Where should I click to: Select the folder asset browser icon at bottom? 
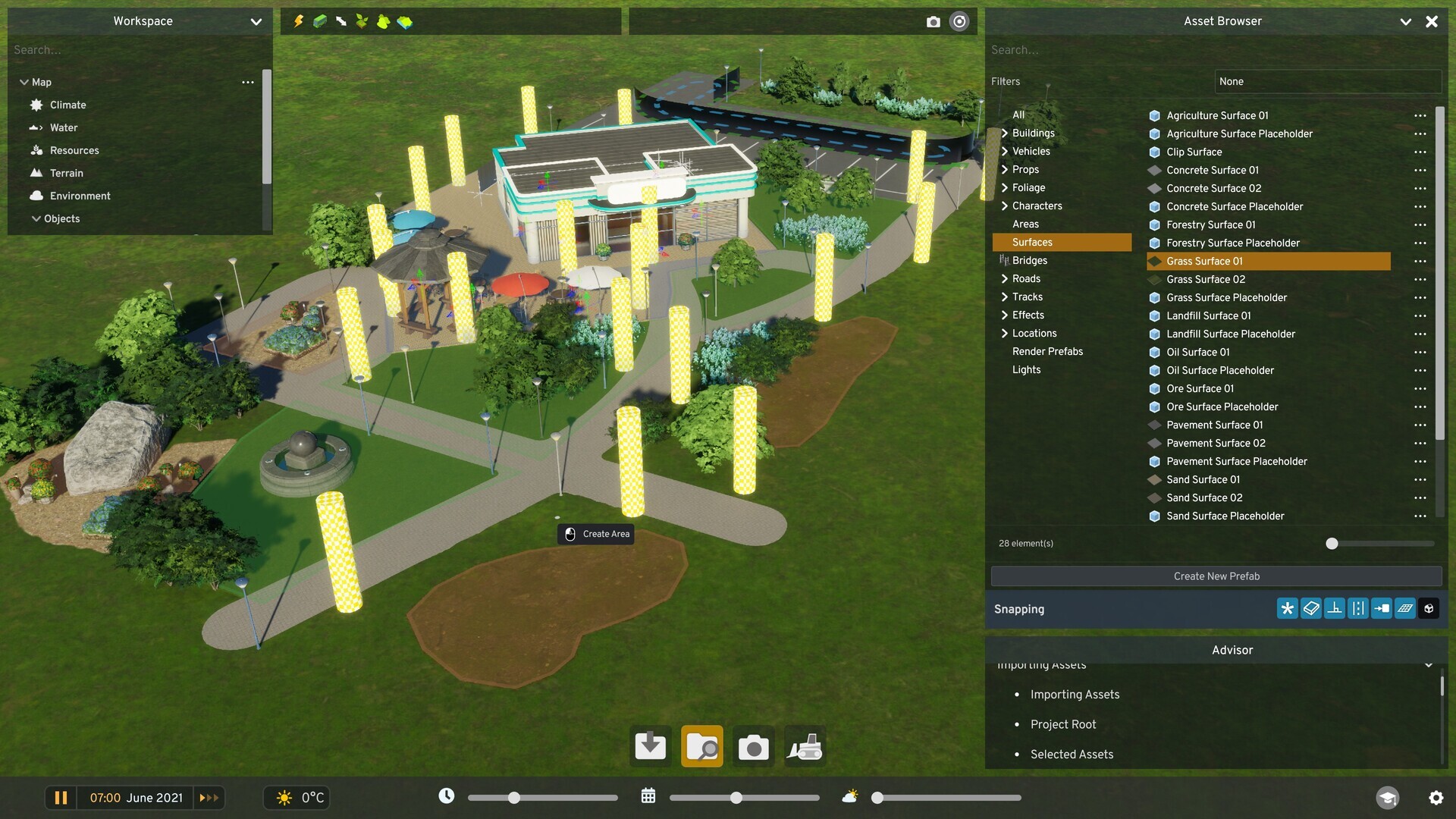click(701, 746)
